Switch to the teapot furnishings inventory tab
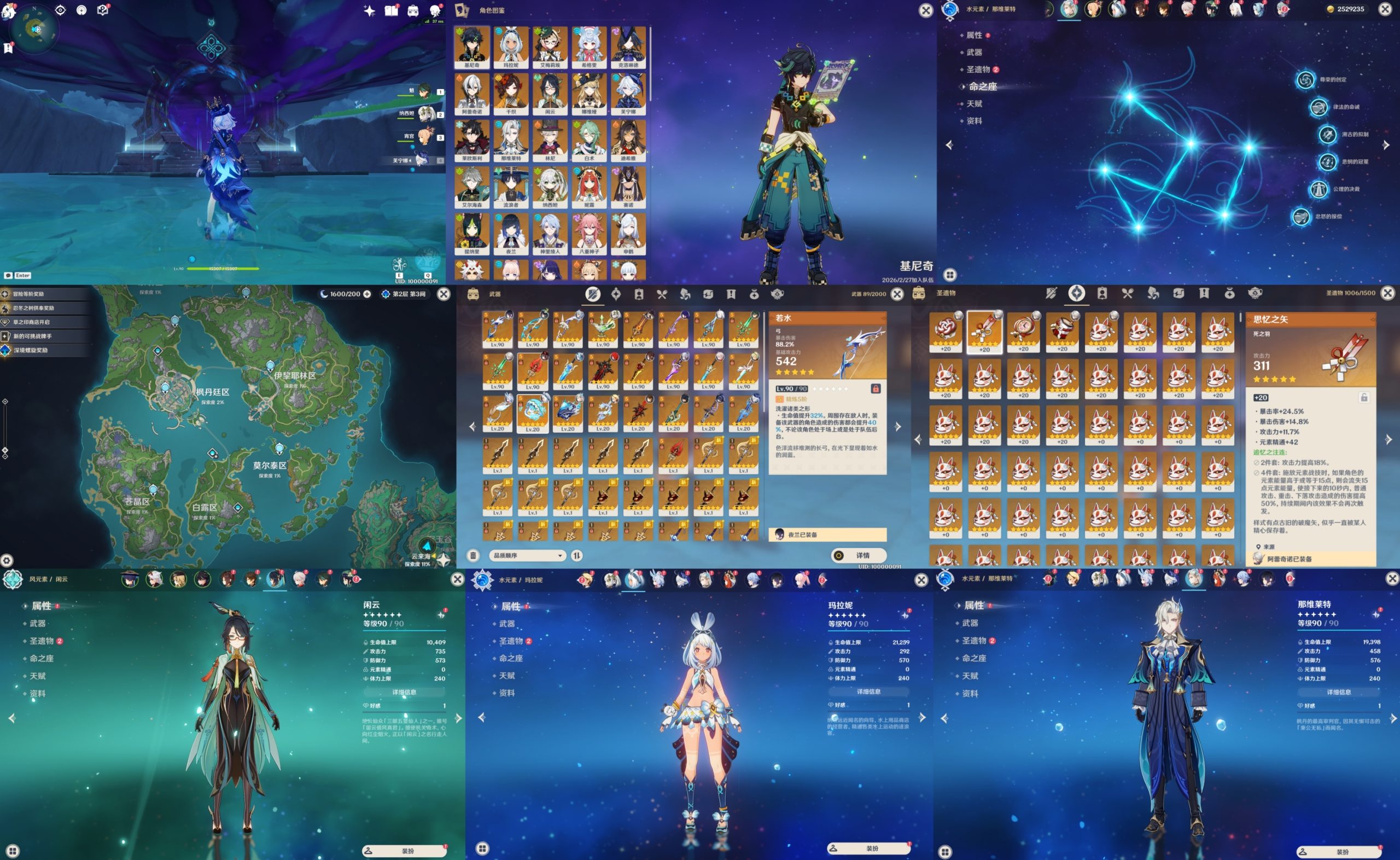 point(777,295)
